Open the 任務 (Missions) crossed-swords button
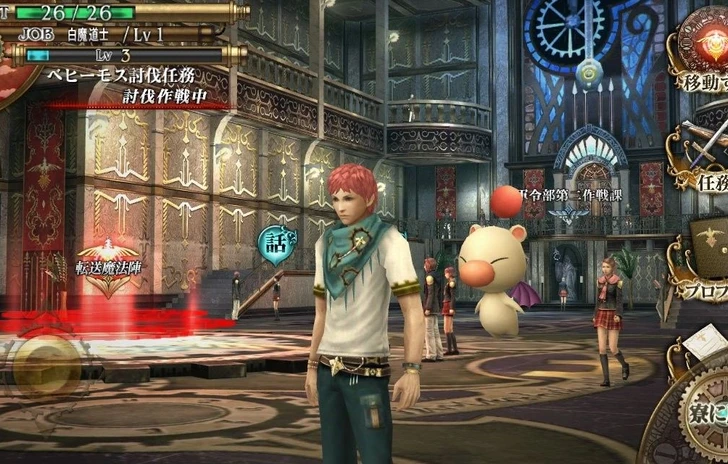Image resolution: width=728 pixels, height=464 pixels. tap(703, 160)
